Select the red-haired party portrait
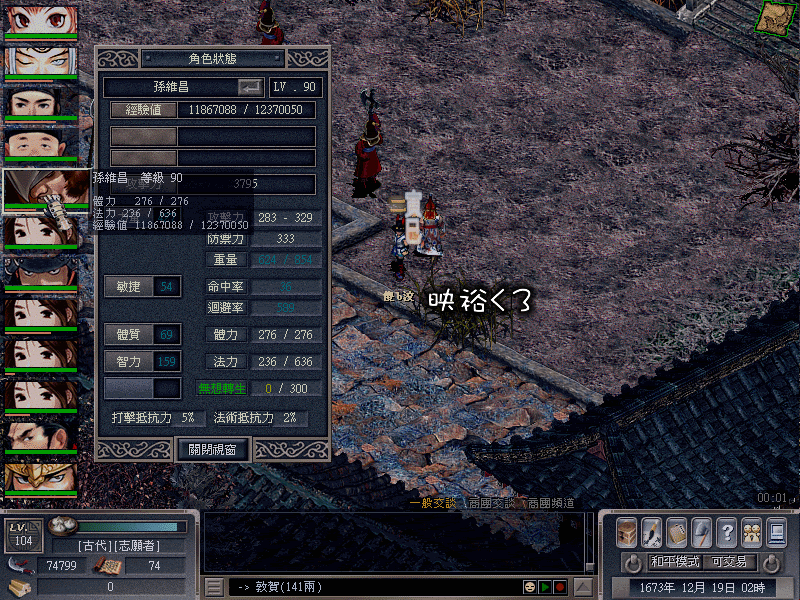The width and height of the screenshot is (800, 600). 40,19
